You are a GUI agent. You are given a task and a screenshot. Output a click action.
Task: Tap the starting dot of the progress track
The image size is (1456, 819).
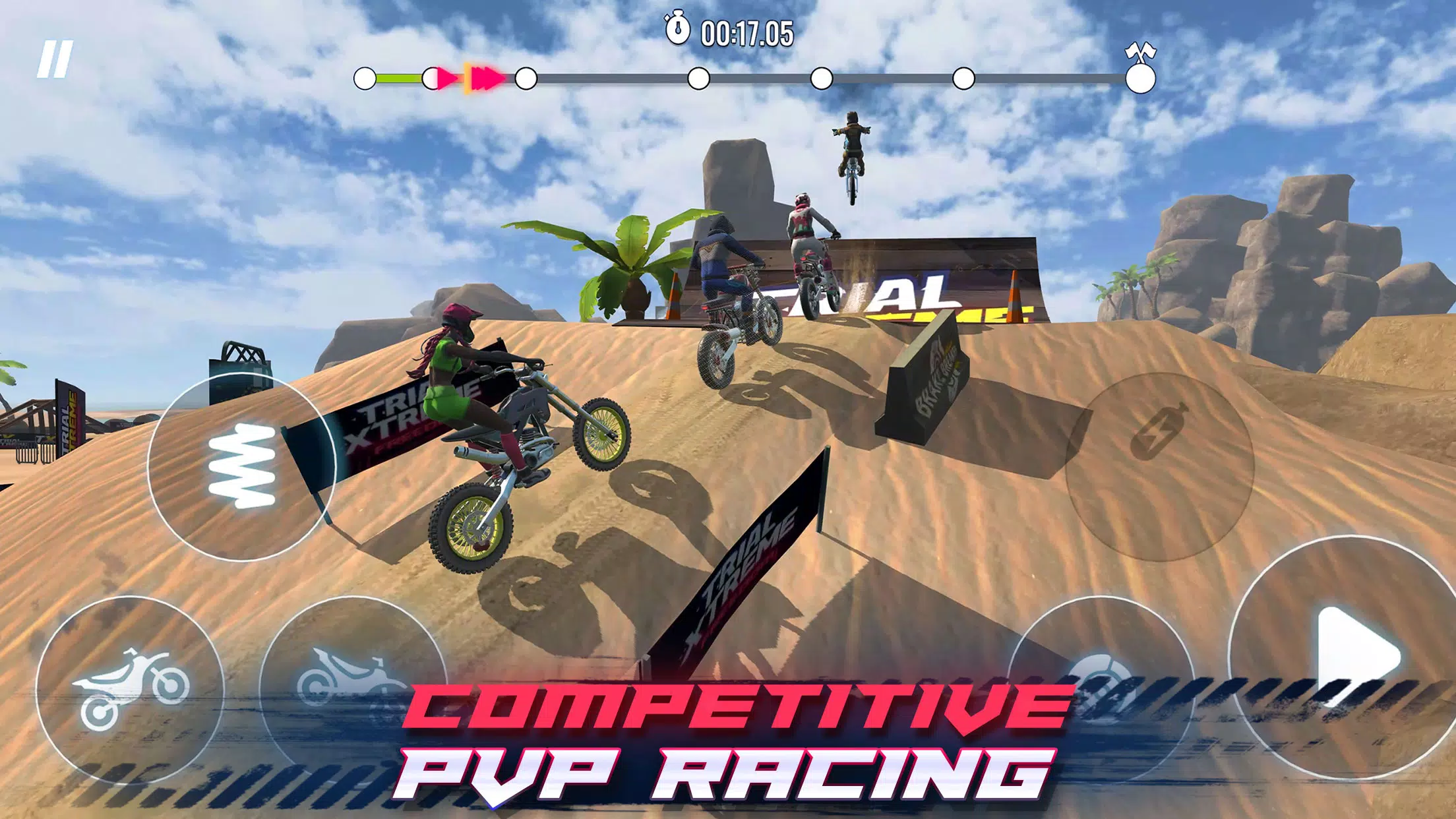pos(366,79)
